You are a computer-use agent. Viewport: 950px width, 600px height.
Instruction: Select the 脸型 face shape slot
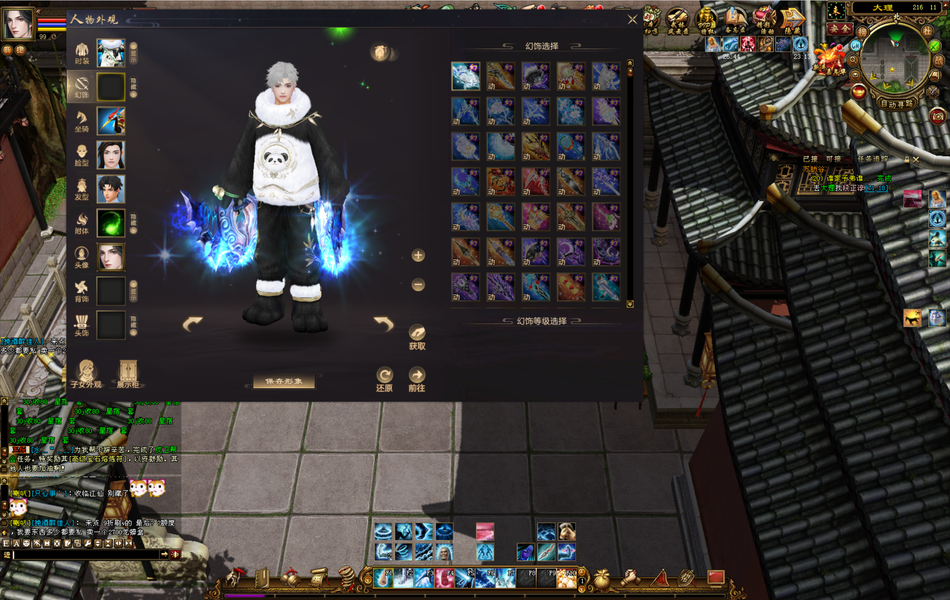click(110, 155)
